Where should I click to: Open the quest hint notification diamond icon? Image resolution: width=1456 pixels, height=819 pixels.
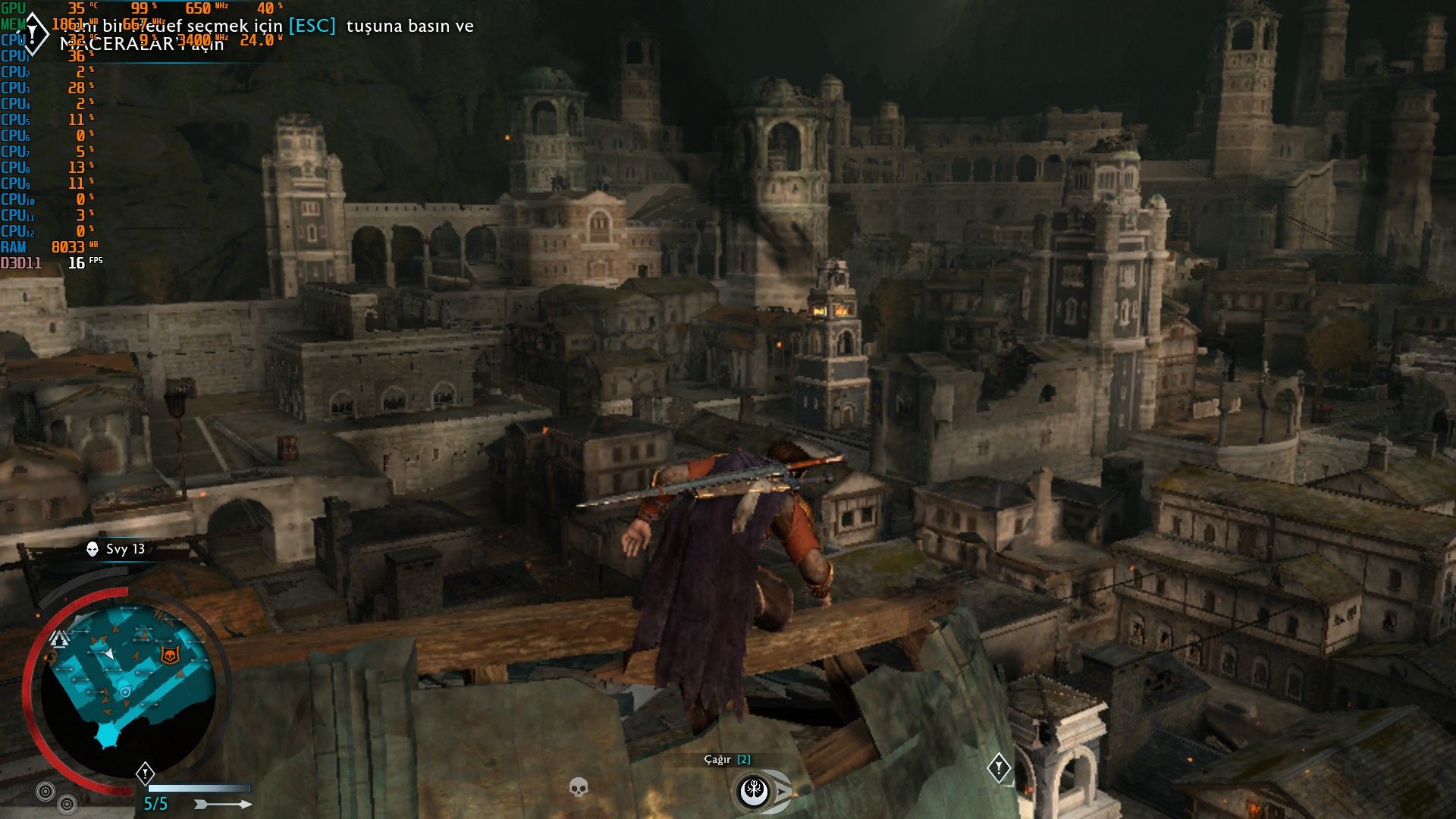tap(33, 34)
